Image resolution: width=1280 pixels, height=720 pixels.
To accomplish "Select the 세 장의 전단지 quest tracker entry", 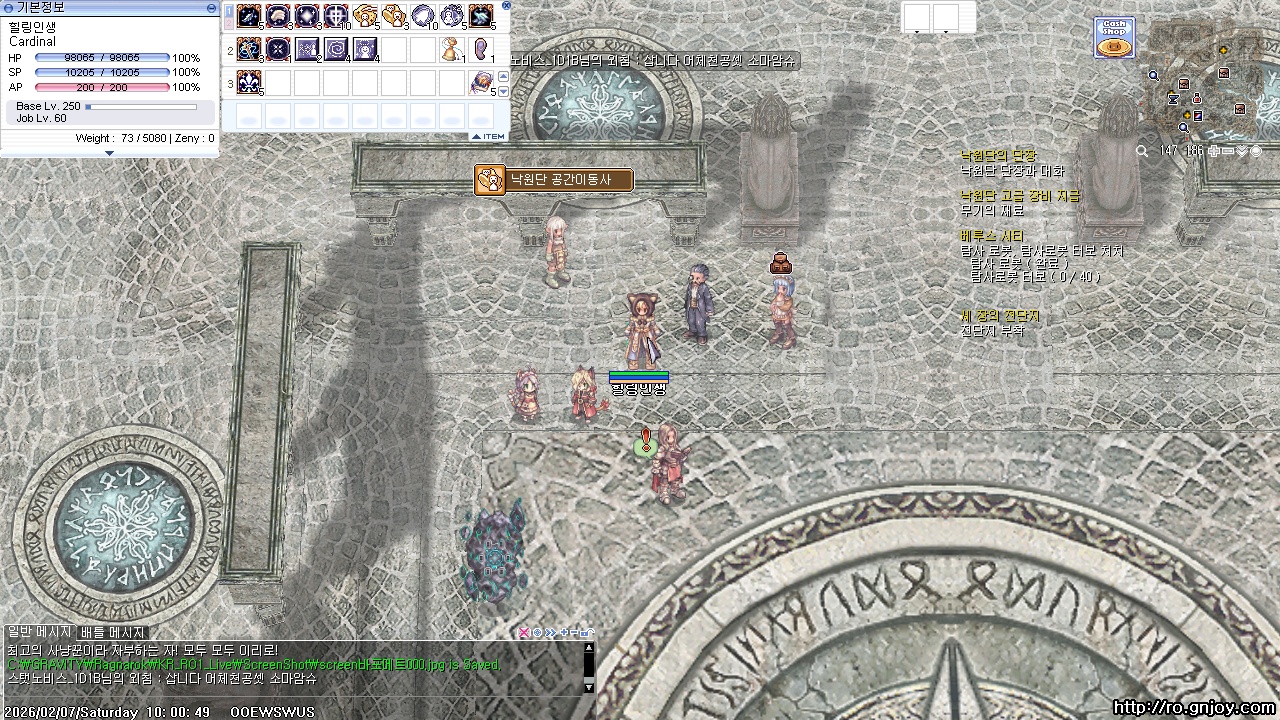I will (1000, 316).
